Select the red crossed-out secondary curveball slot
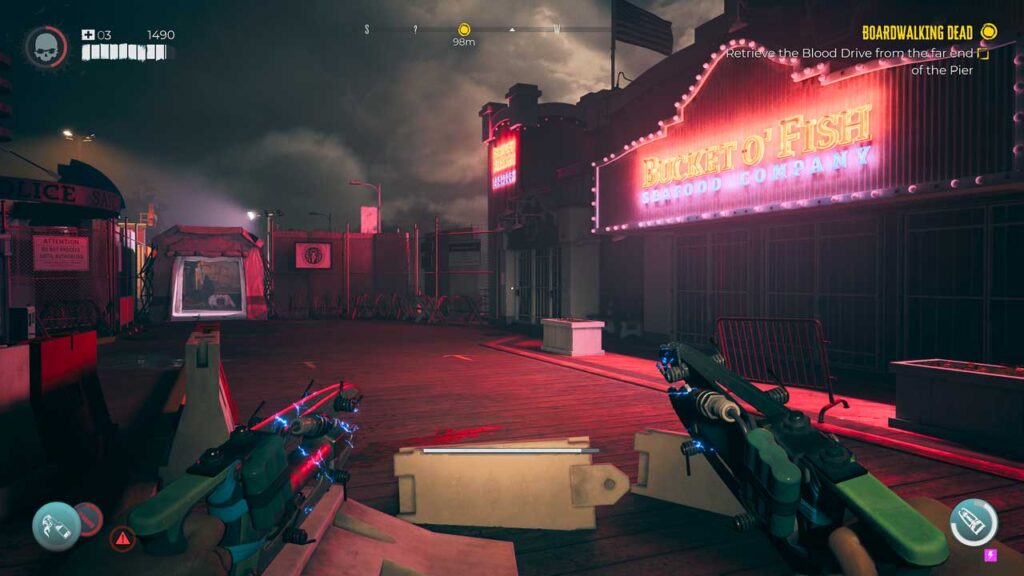 (x=89, y=517)
